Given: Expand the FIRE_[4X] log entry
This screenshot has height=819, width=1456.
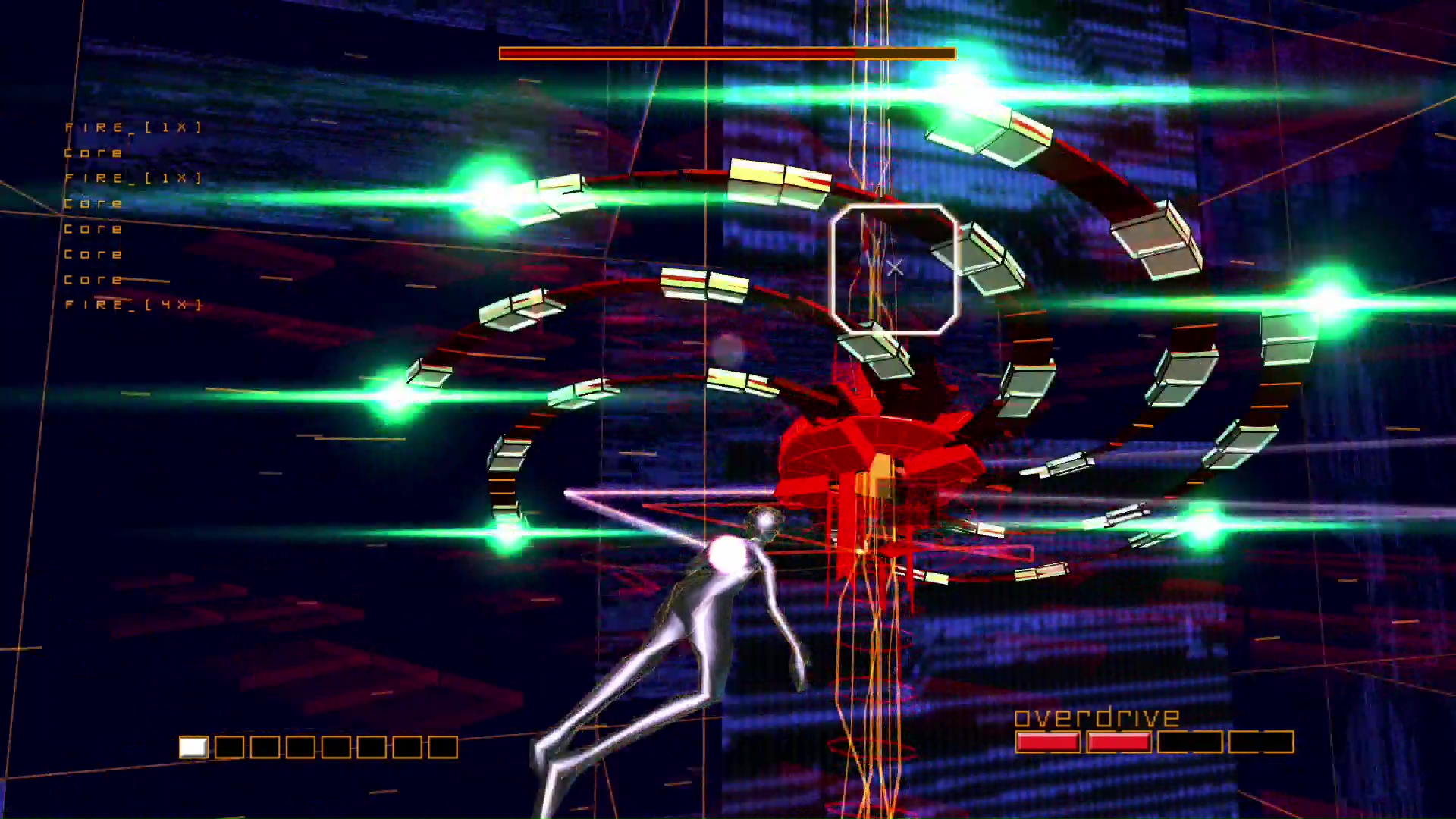Looking at the screenshot, I should [x=133, y=304].
